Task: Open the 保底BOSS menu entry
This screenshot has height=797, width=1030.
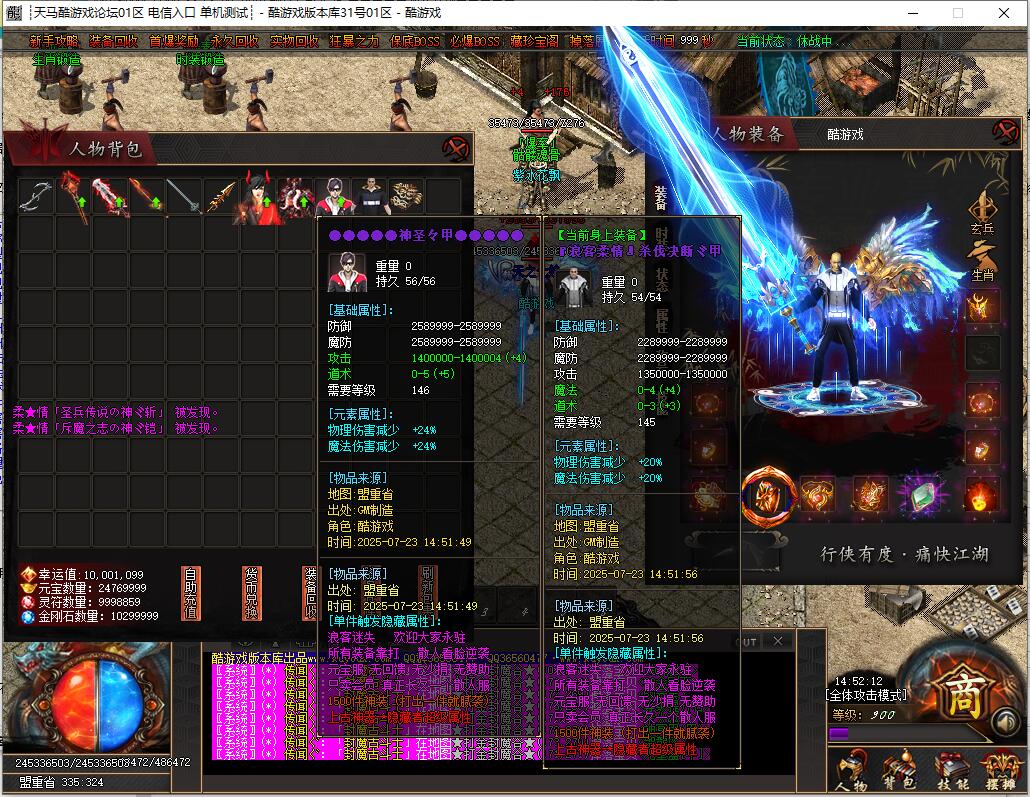Action: click(414, 41)
